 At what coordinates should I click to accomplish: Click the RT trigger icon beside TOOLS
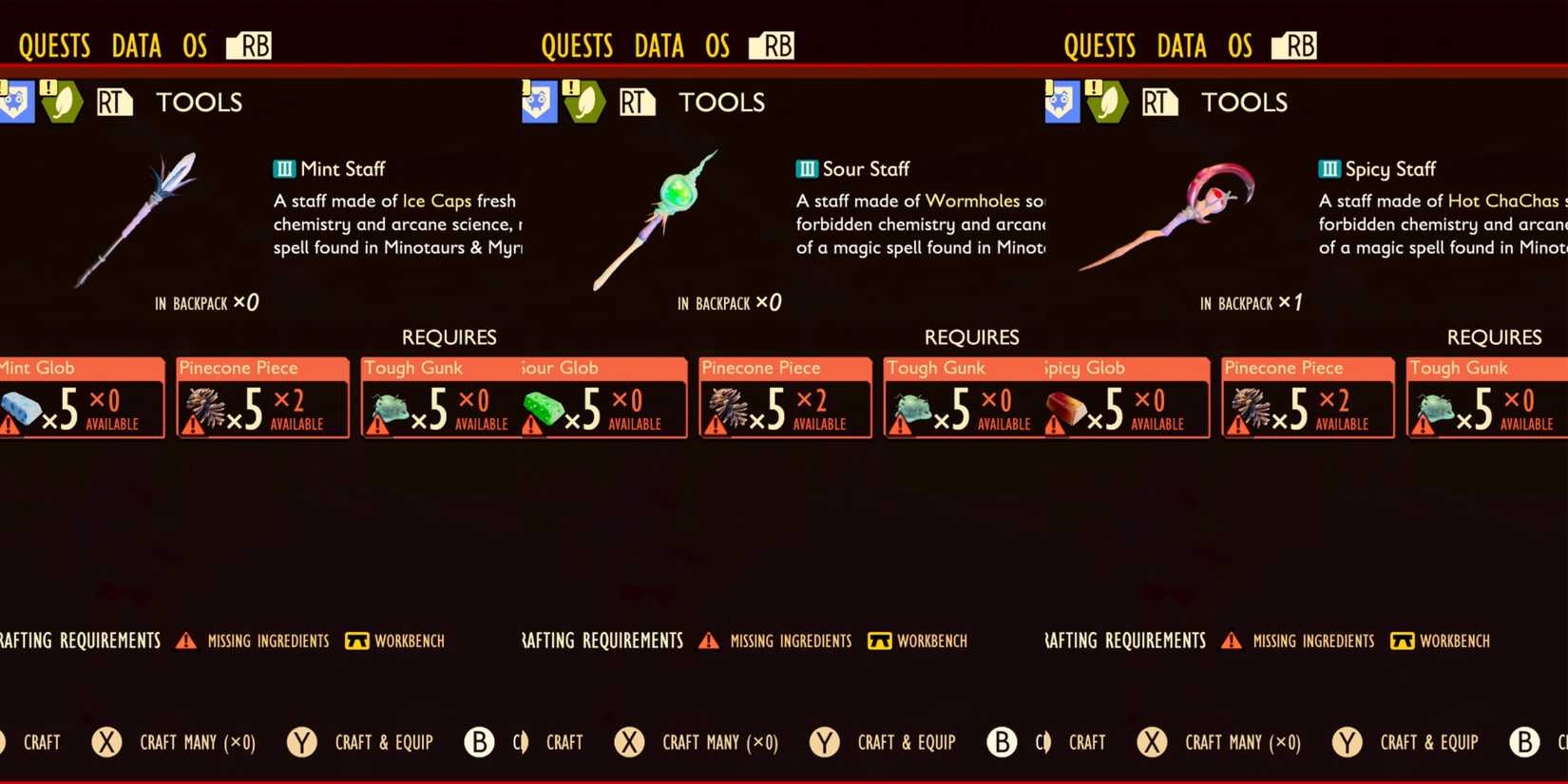tap(114, 102)
